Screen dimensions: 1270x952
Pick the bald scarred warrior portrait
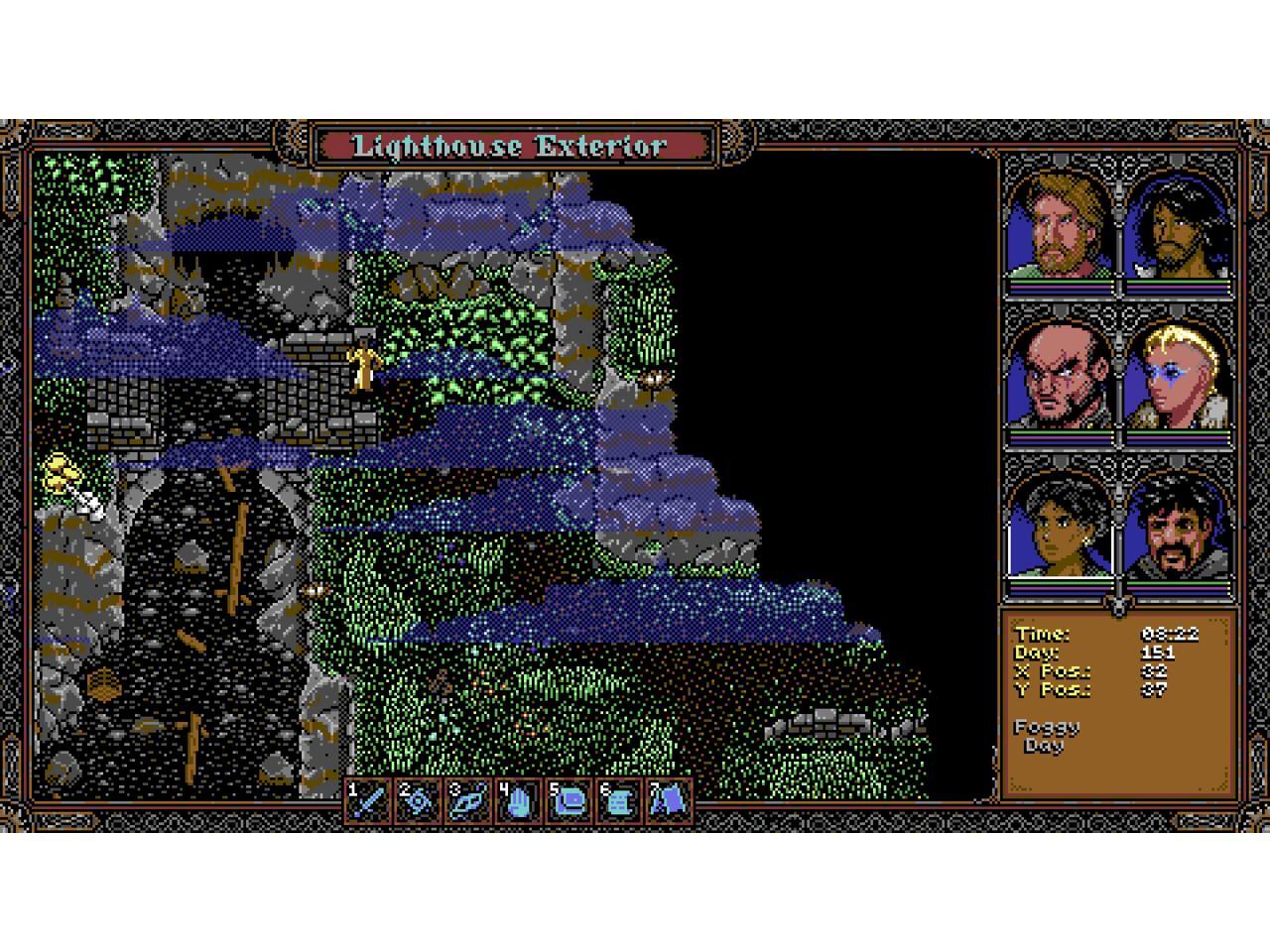[1059, 379]
